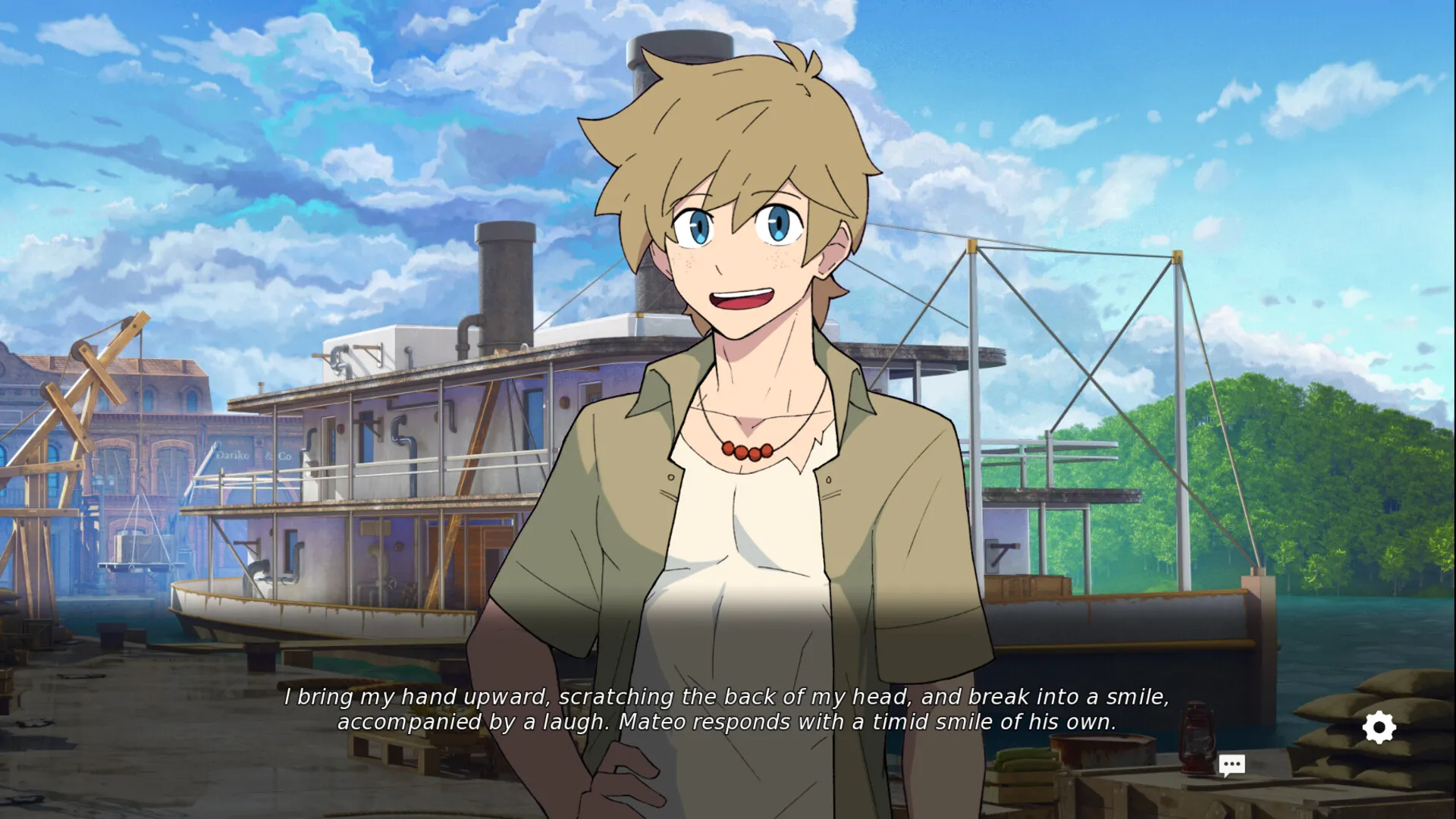Image resolution: width=1456 pixels, height=819 pixels.
Task: Click the second line of narration text
Action: tap(728, 723)
